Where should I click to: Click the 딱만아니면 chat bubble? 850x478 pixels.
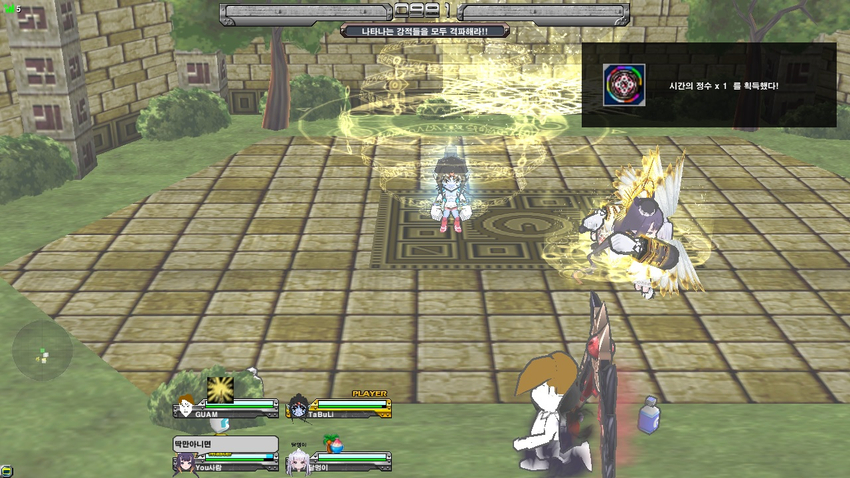pyautogui.click(x=225, y=443)
